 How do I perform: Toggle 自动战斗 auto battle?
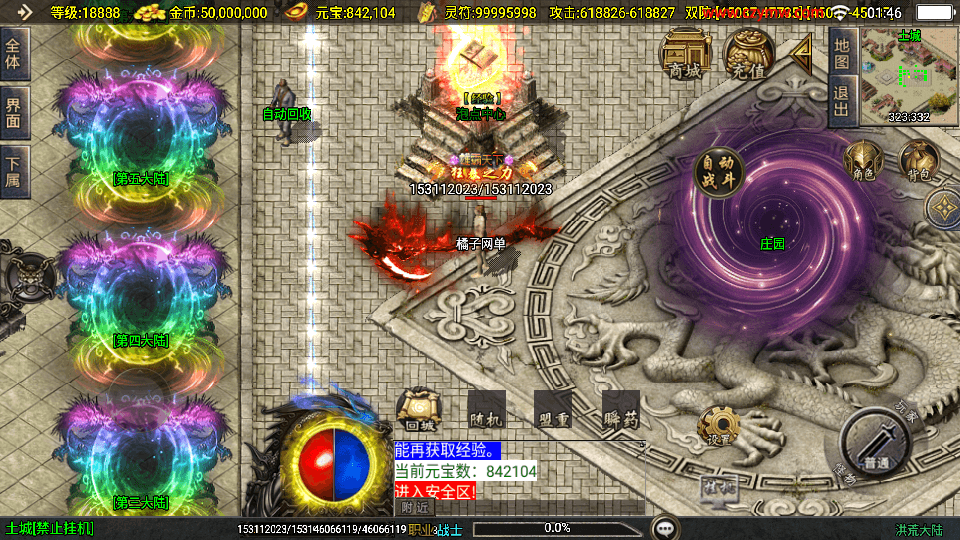(719, 173)
